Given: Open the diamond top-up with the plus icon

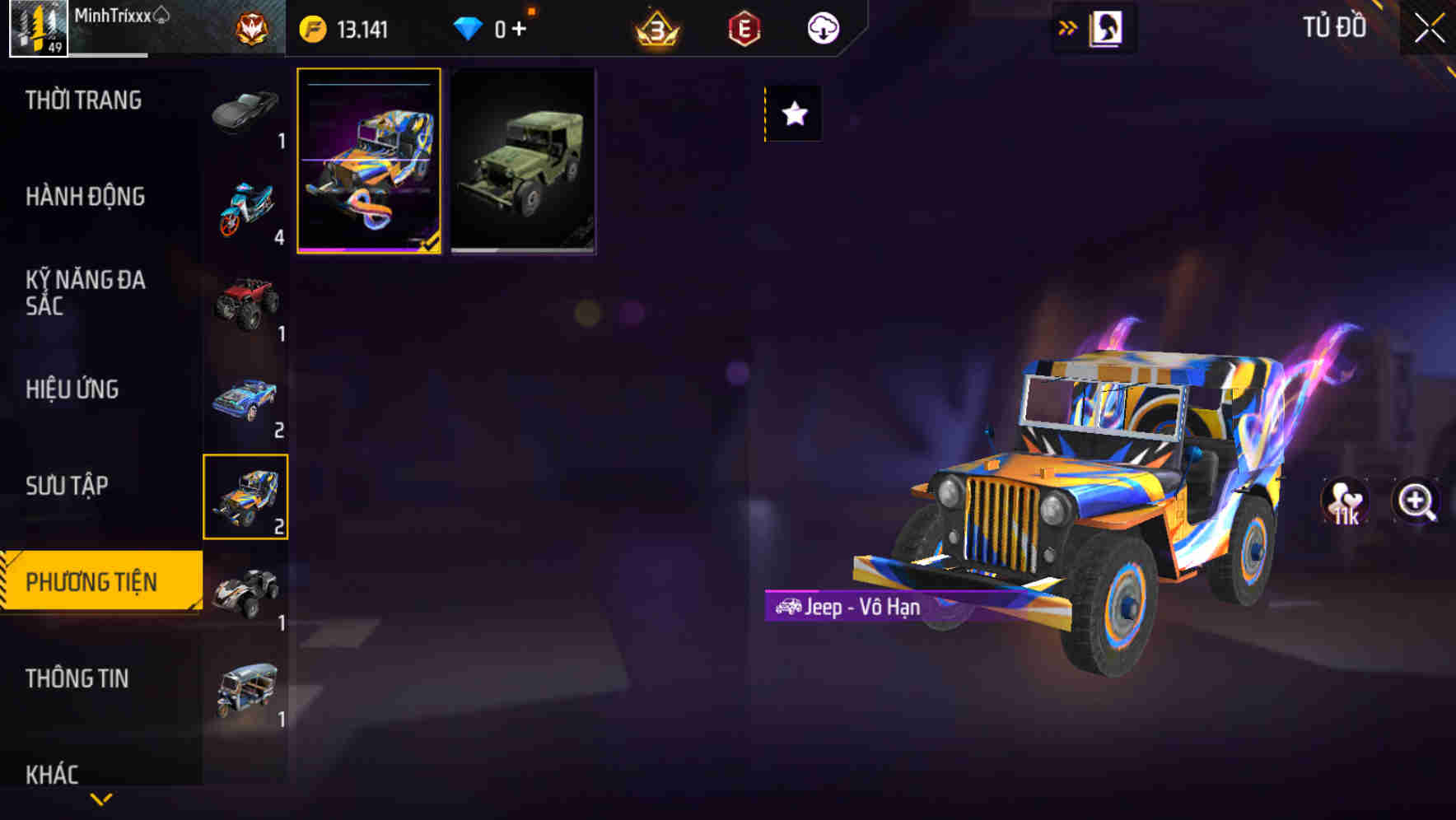Looking at the screenshot, I should [520, 26].
